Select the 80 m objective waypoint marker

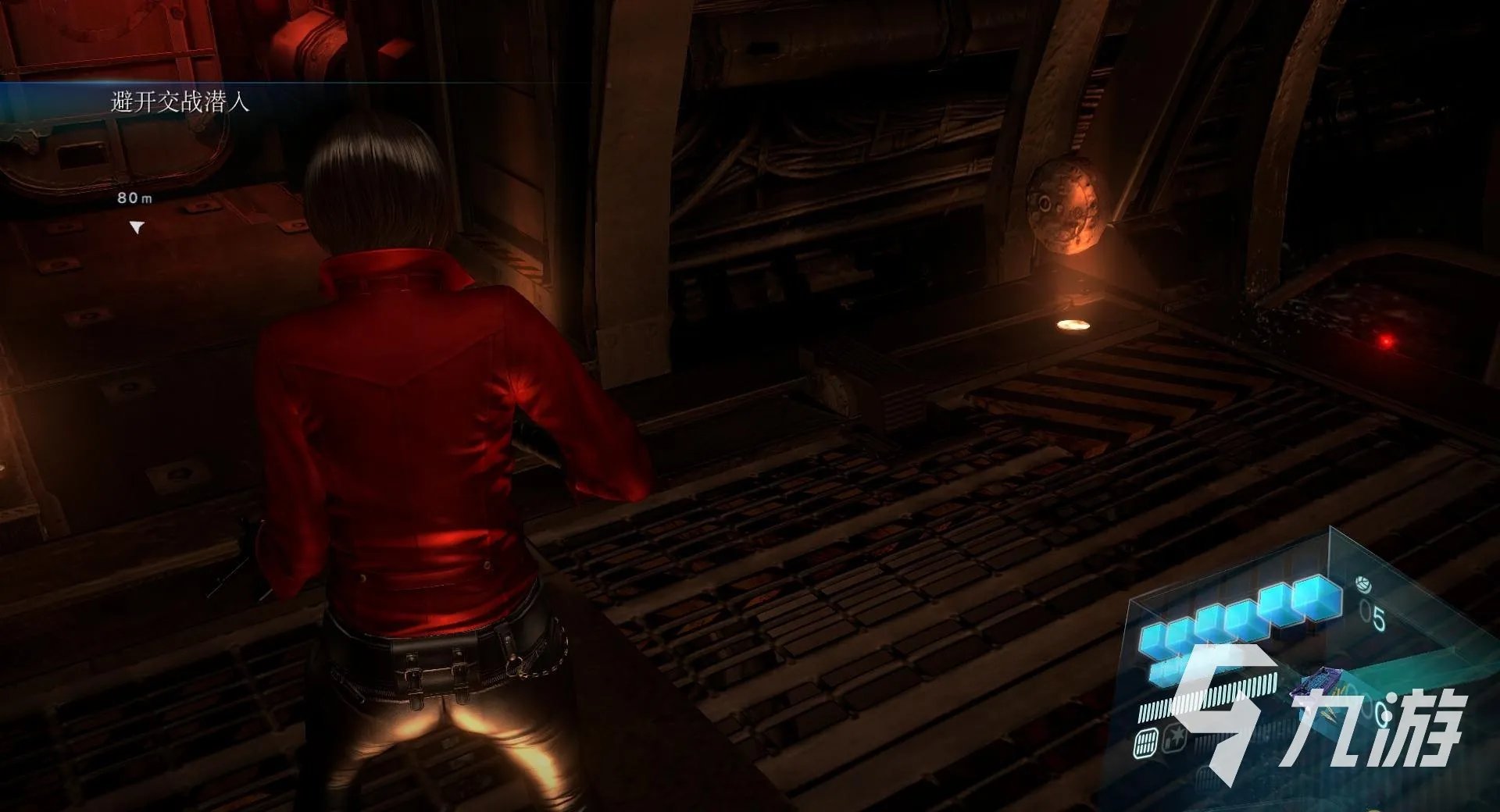coord(137,227)
